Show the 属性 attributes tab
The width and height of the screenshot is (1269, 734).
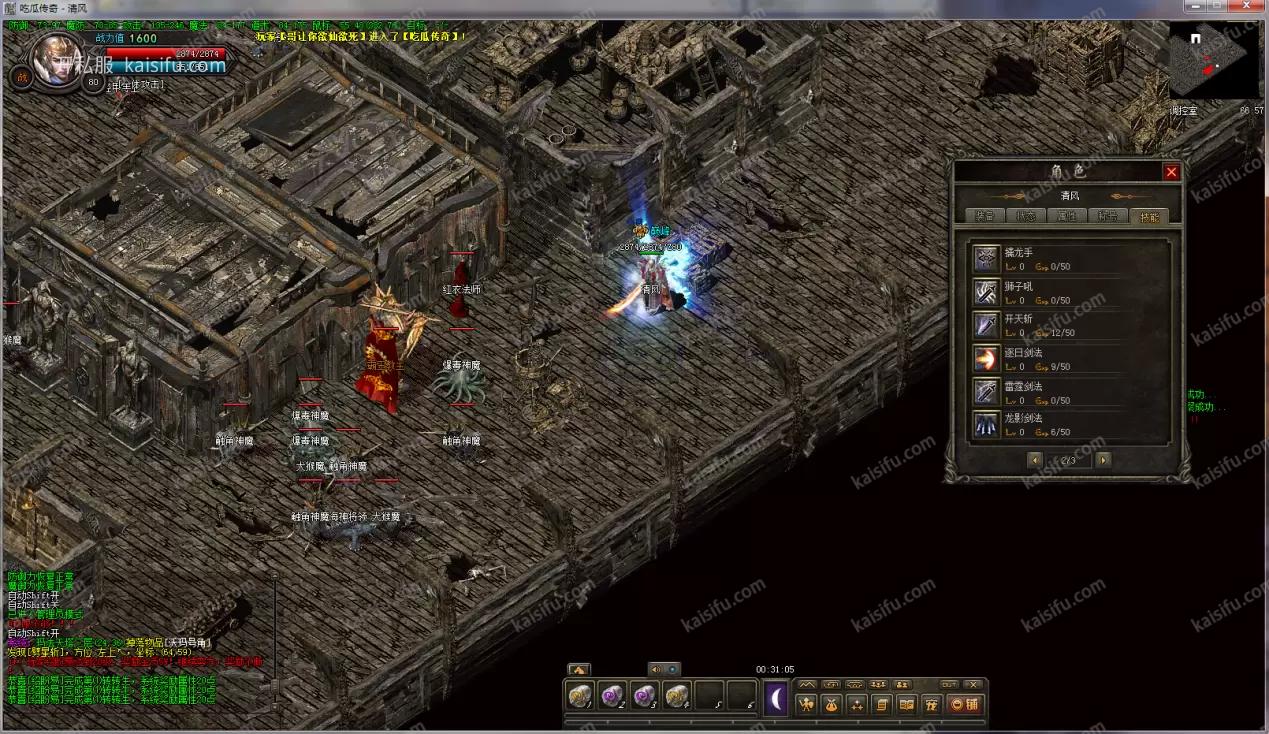(x=1066, y=216)
